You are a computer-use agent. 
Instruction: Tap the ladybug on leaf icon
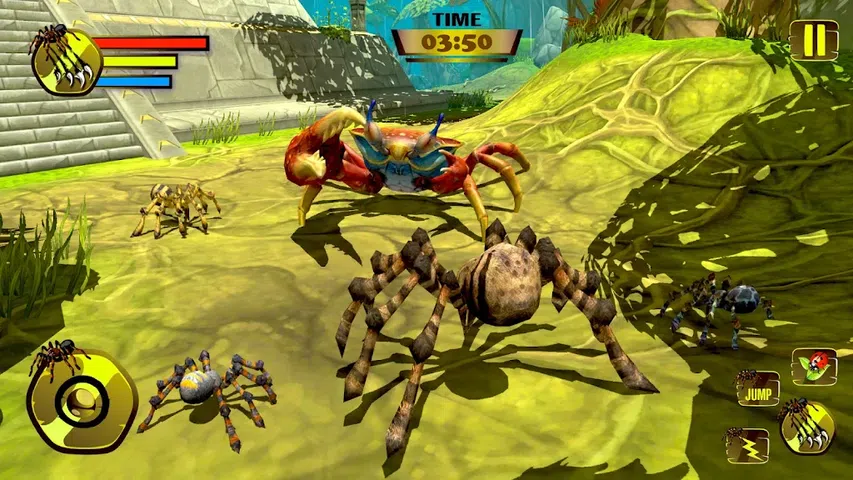pos(814,366)
